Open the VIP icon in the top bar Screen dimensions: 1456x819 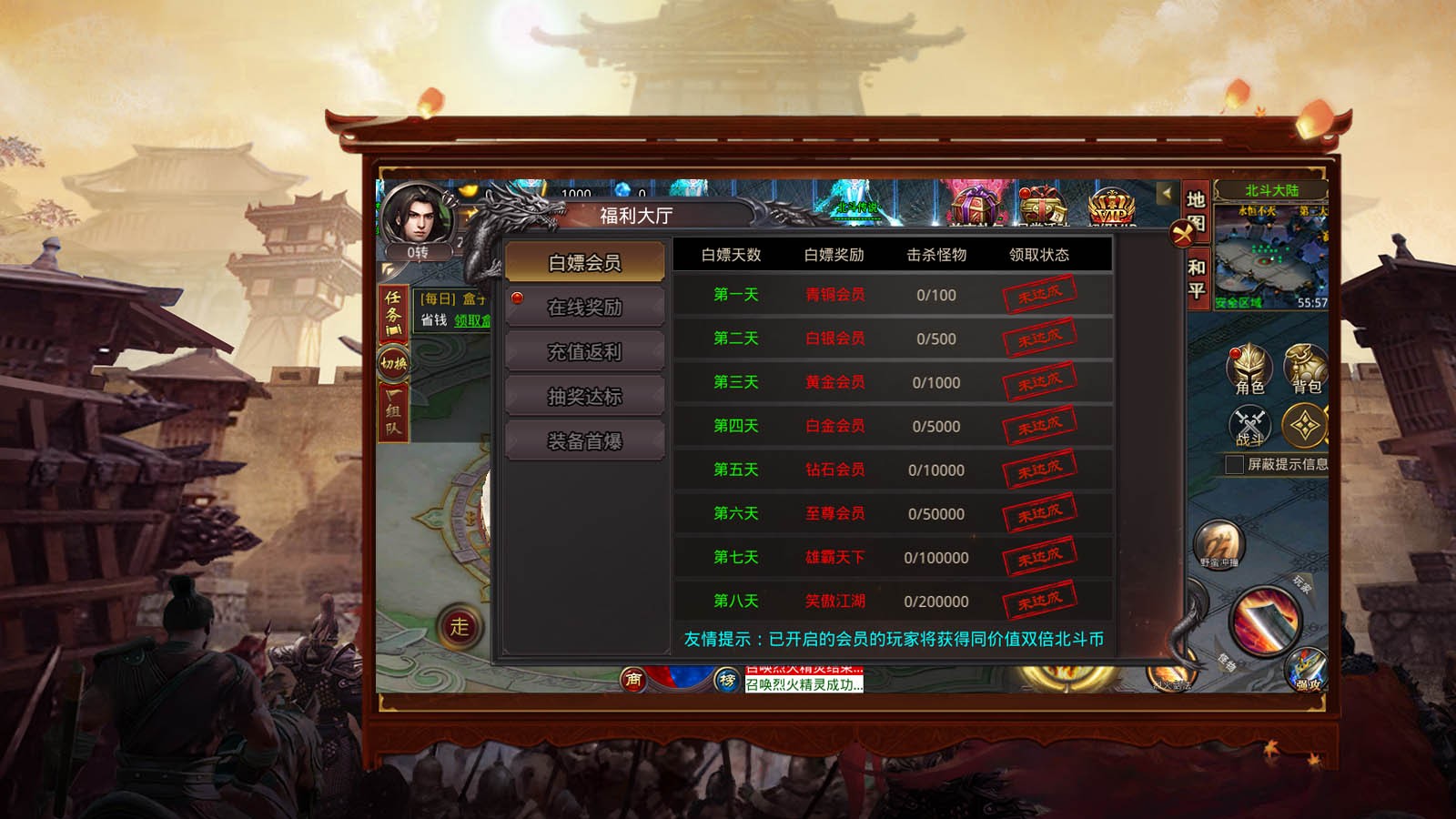point(1112,207)
